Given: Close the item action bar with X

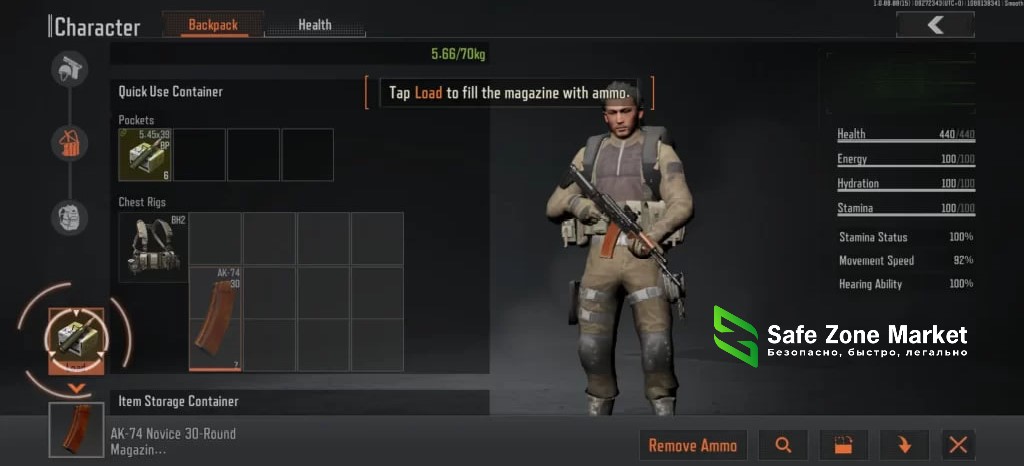Looking at the screenshot, I should click(958, 446).
